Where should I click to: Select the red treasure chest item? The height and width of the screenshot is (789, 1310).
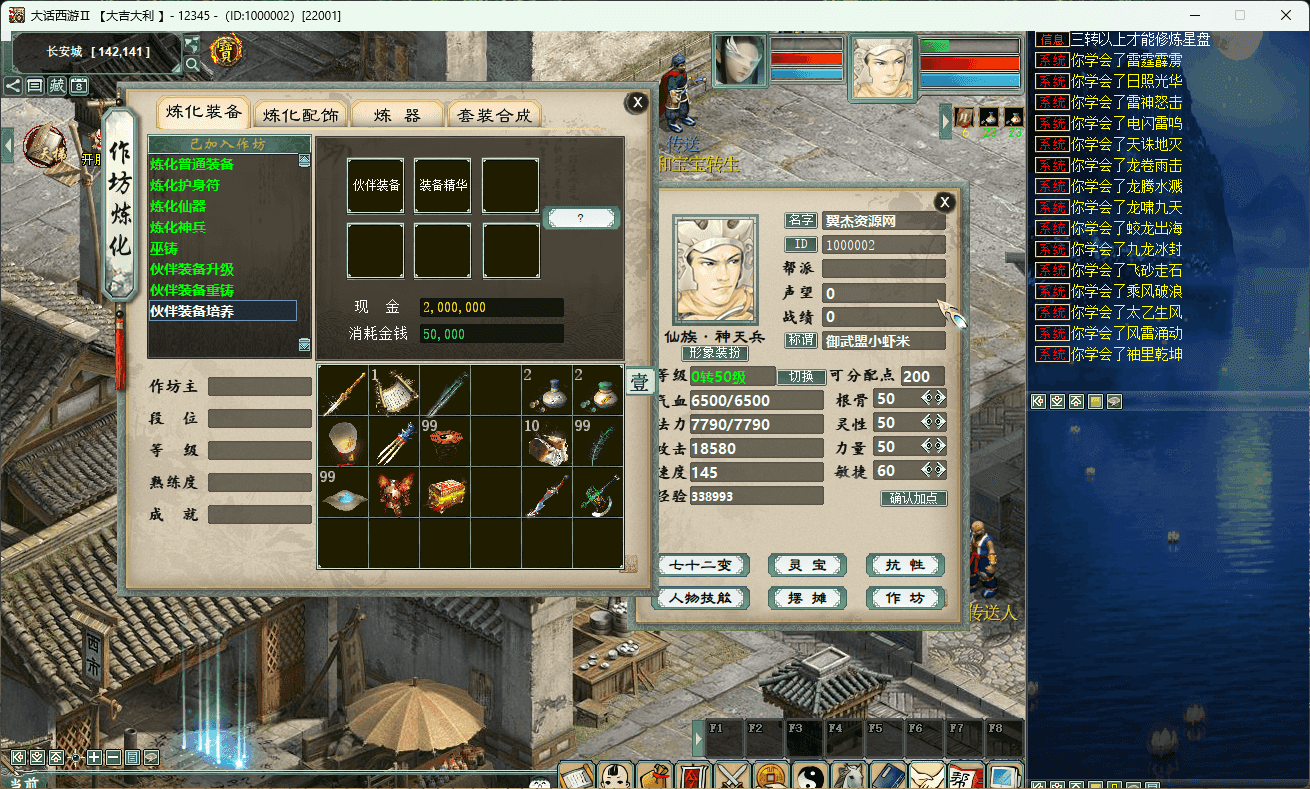pyautogui.click(x=445, y=493)
